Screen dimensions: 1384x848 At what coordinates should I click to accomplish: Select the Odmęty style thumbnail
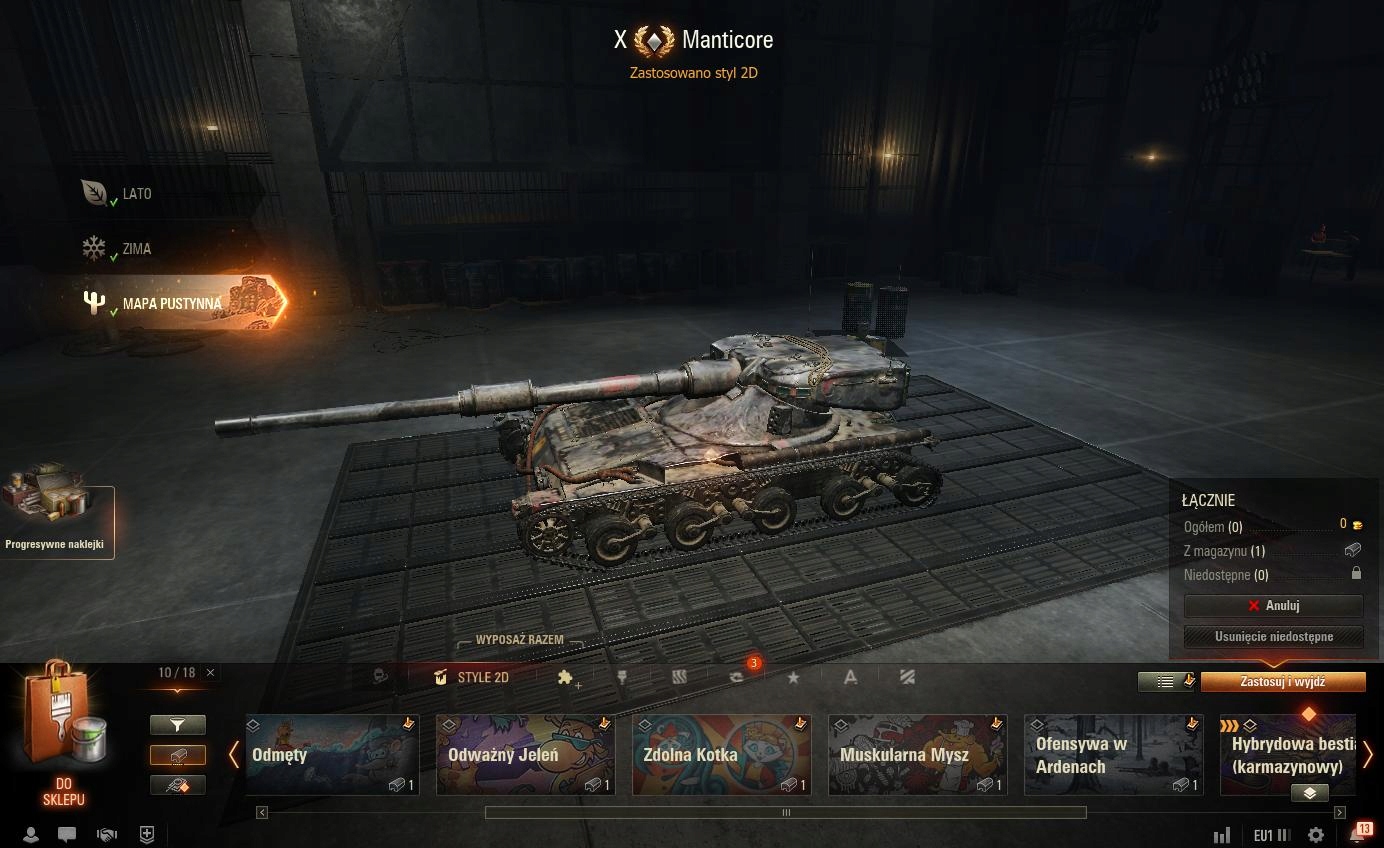[332, 755]
